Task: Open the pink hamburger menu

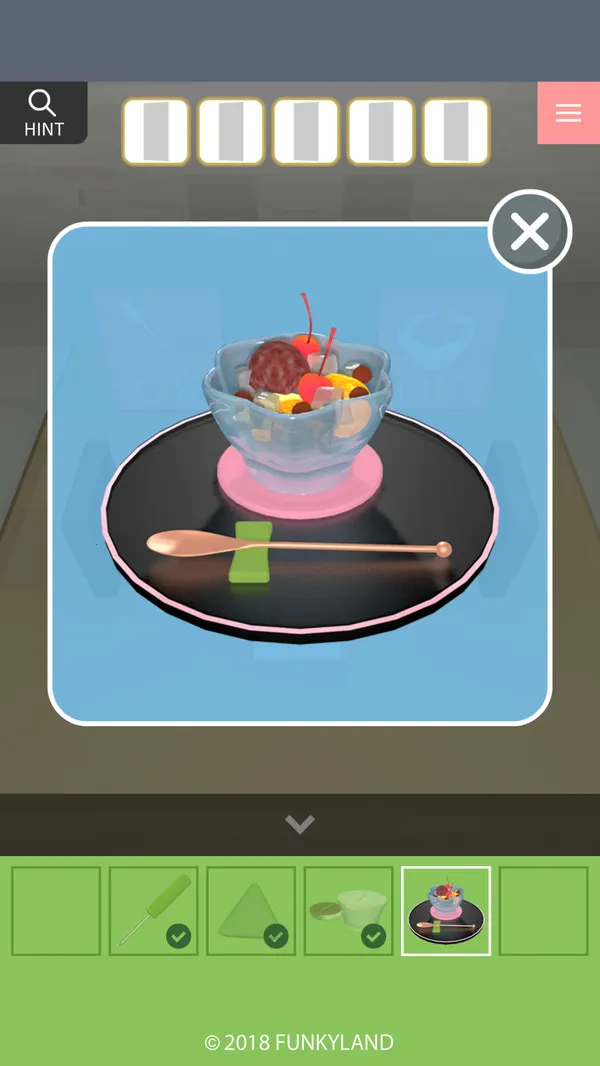Action: pyautogui.click(x=568, y=113)
